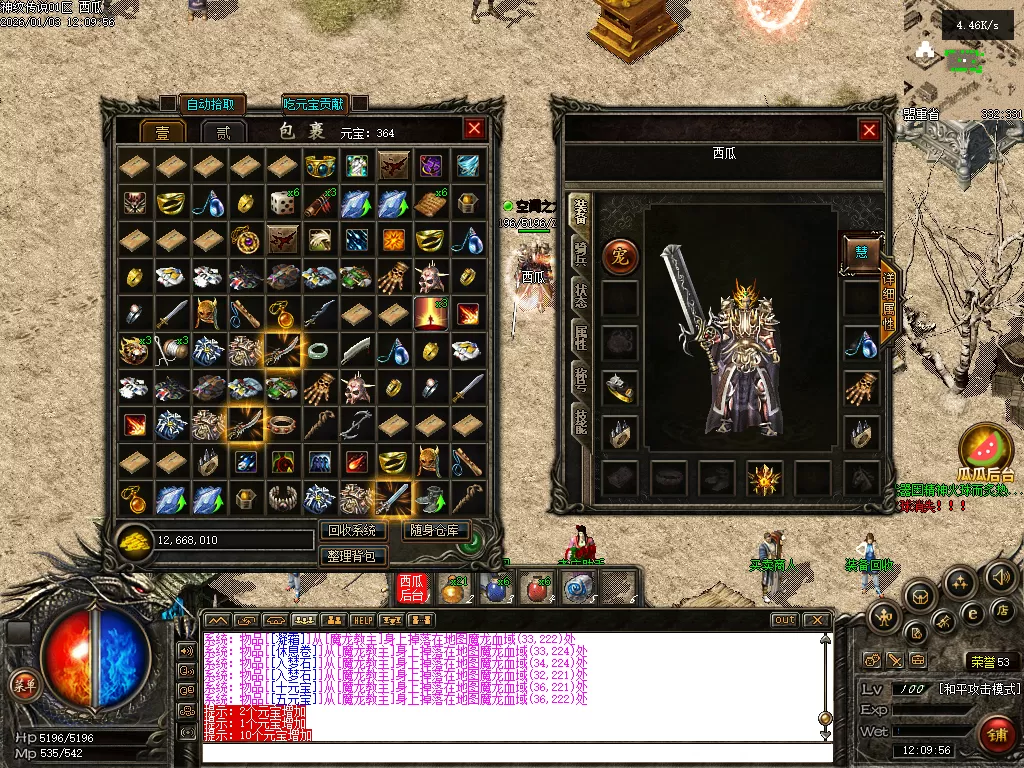Tick the 自动拾取 auto-pickup checkbox
This screenshot has height=768, width=1024.
pyautogui.click(x=168, y=103)
